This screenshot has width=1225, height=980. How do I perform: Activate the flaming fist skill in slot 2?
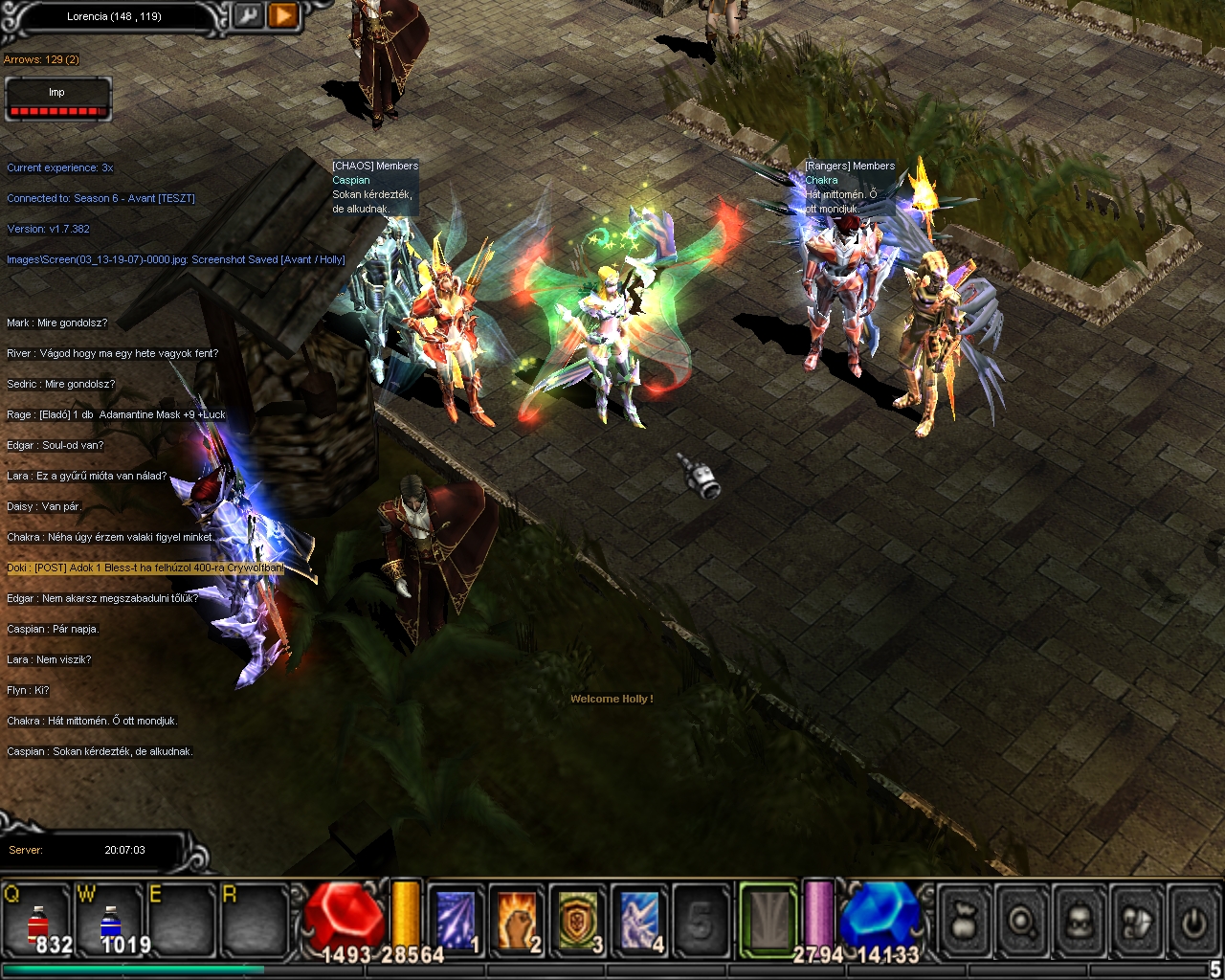(x=517, y=921)
